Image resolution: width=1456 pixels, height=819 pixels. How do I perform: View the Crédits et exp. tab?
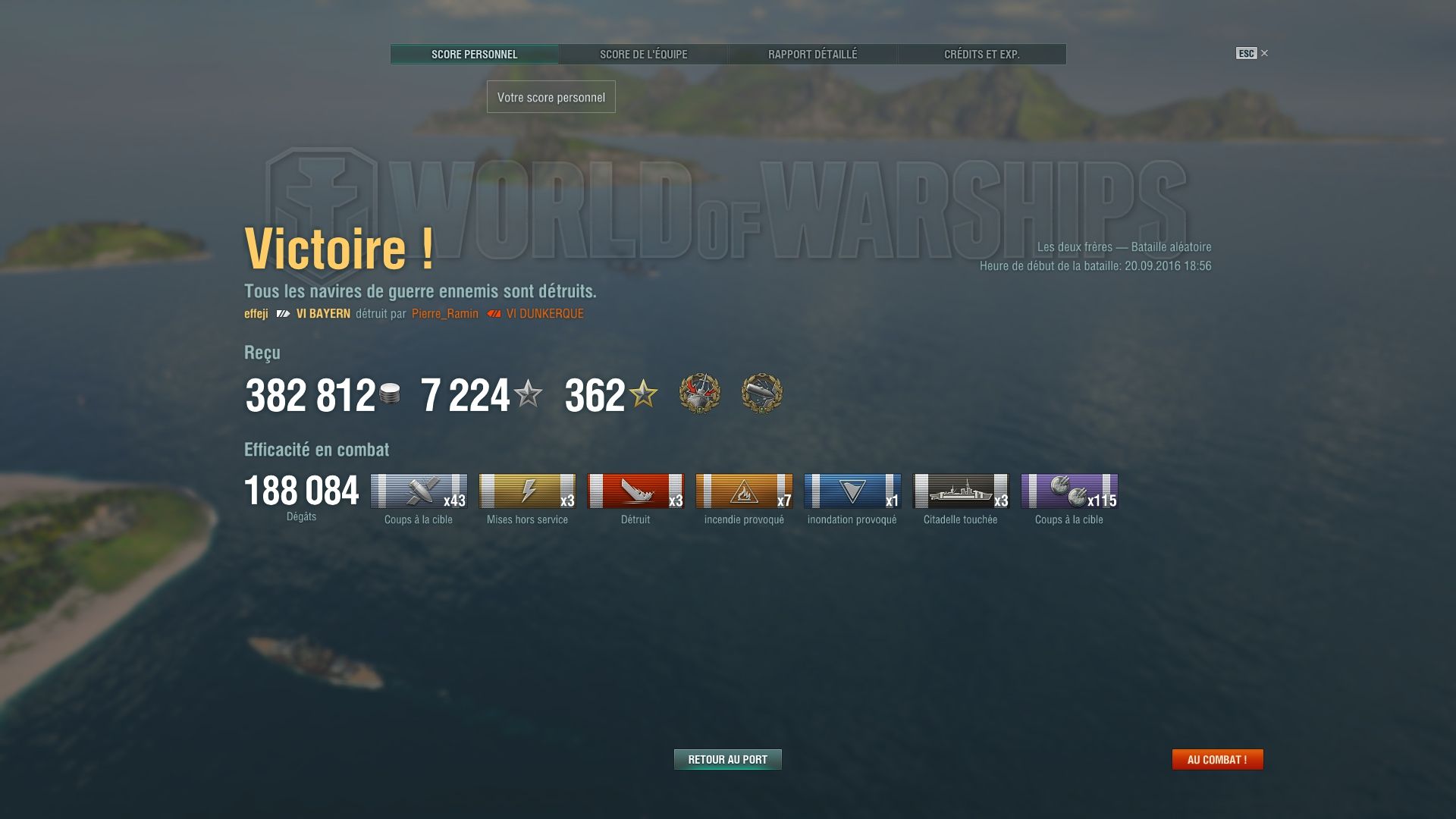pos(981,54)
